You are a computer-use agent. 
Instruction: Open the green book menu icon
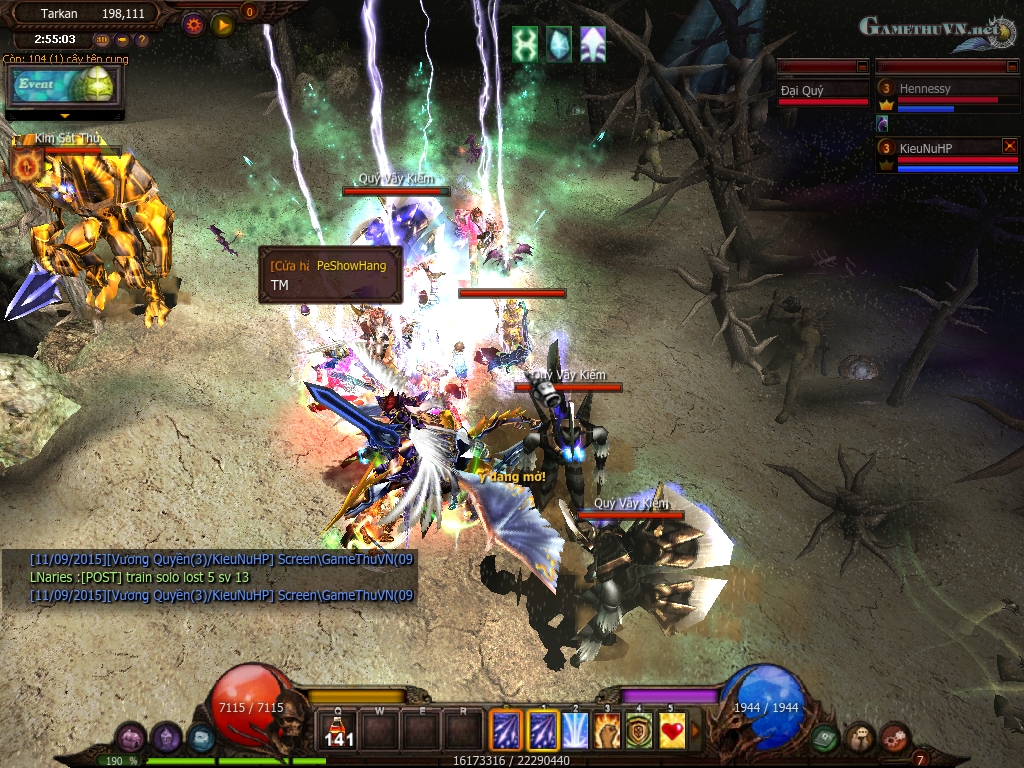pos(824,738)
